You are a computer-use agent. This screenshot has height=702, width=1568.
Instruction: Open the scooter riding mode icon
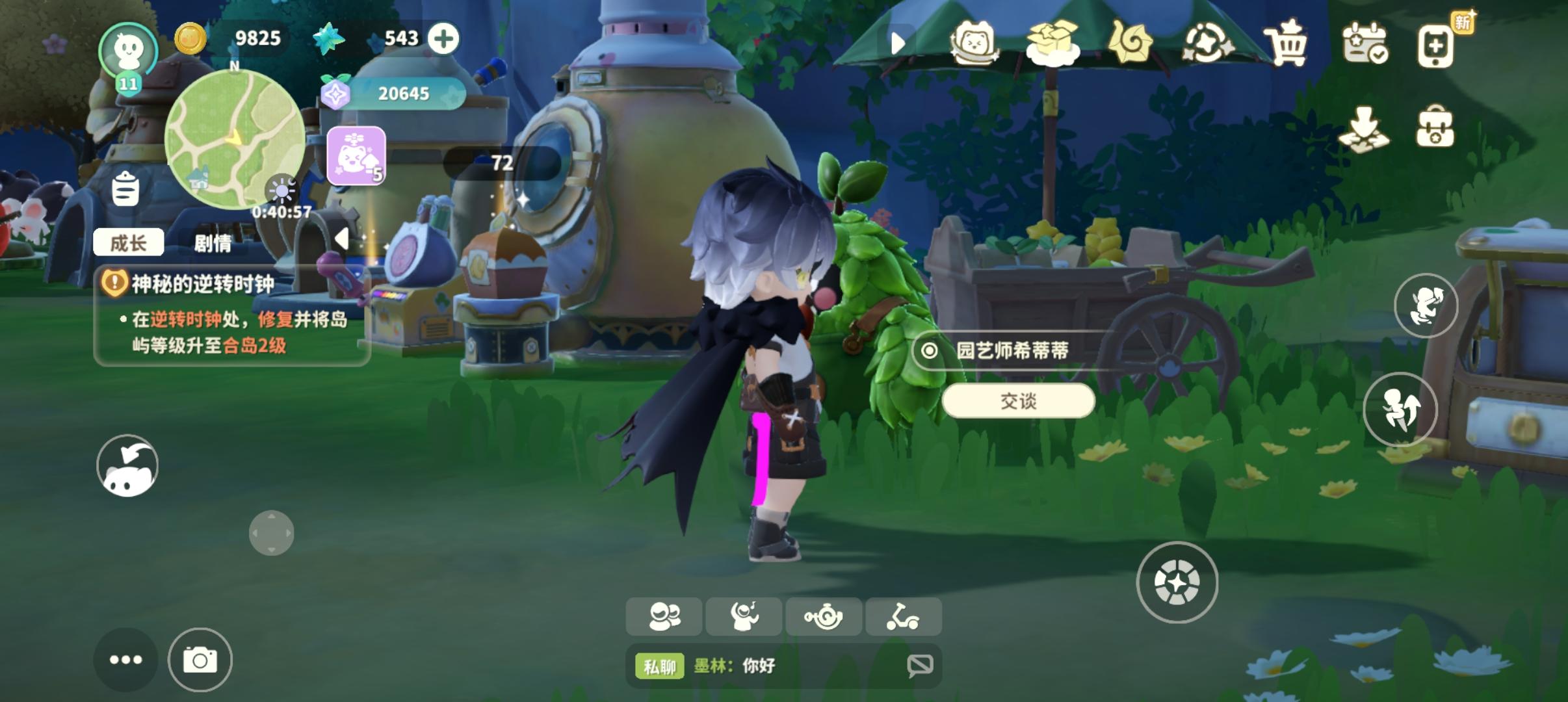[904, 617]
